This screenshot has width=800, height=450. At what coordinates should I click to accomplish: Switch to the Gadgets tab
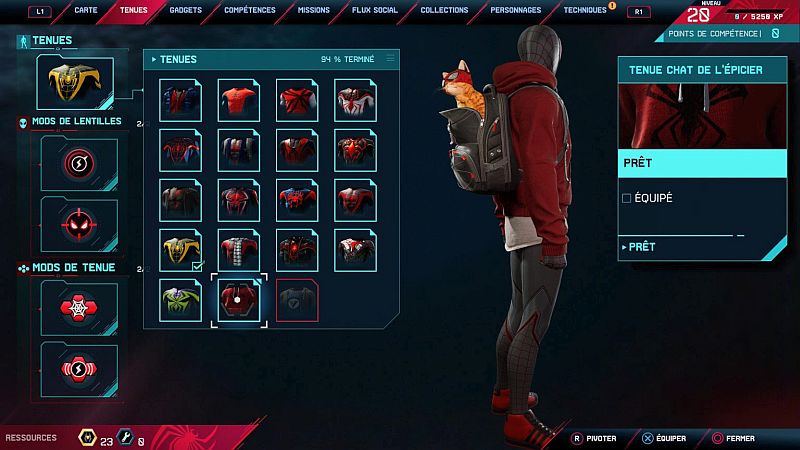point(186,10)
